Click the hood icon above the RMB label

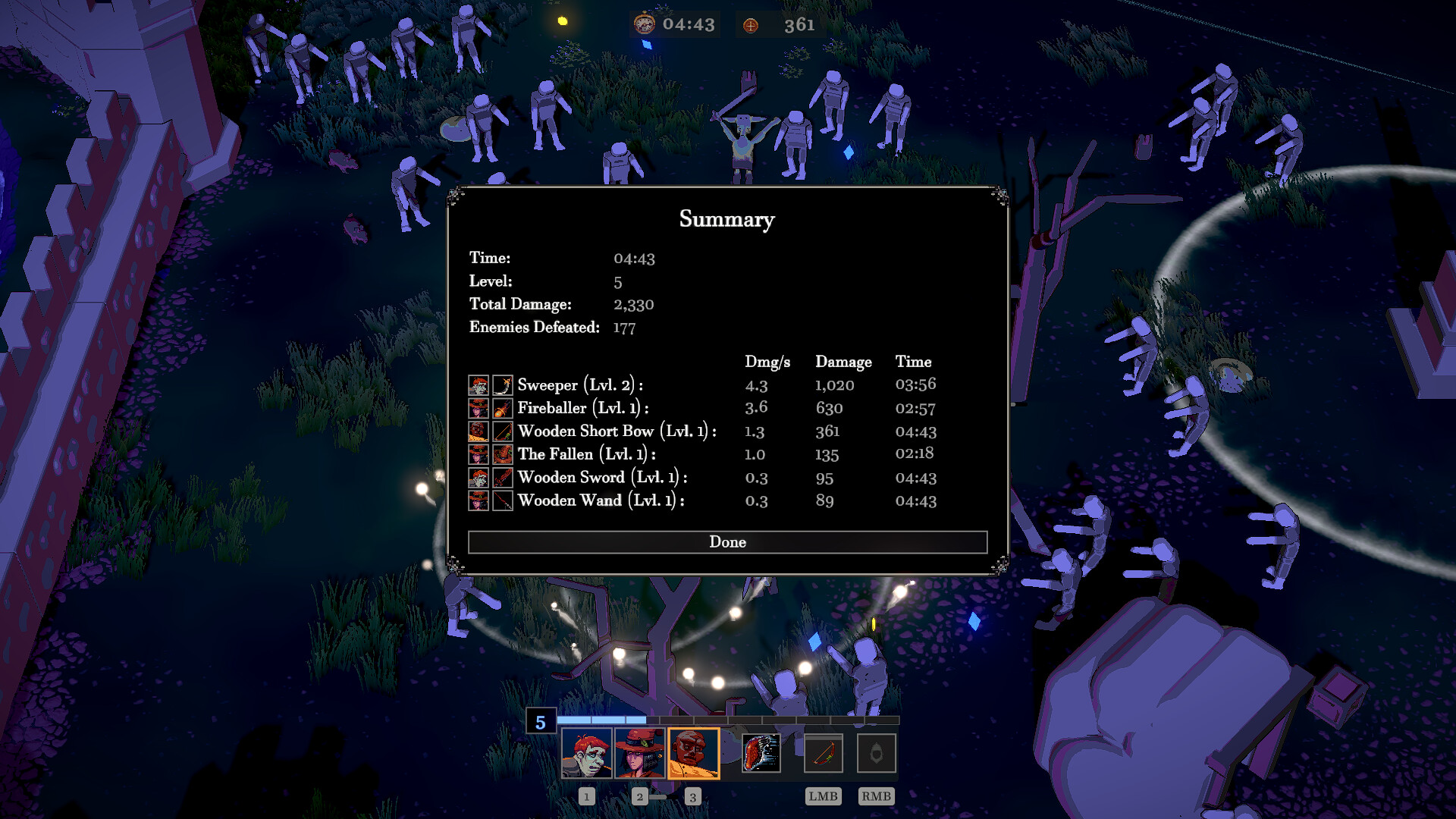pos(876,752)
